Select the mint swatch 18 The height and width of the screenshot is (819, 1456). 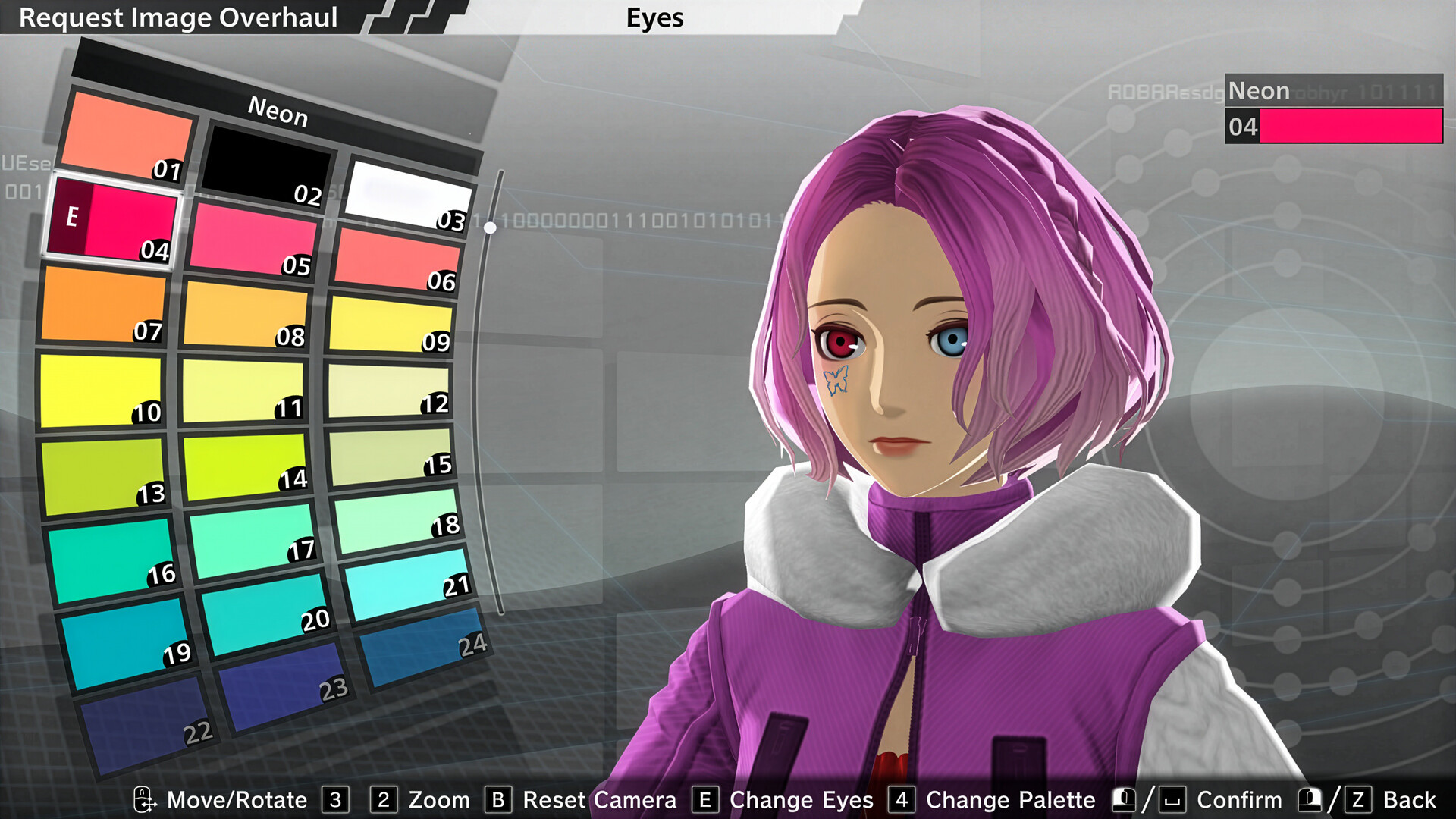point(394,522)
